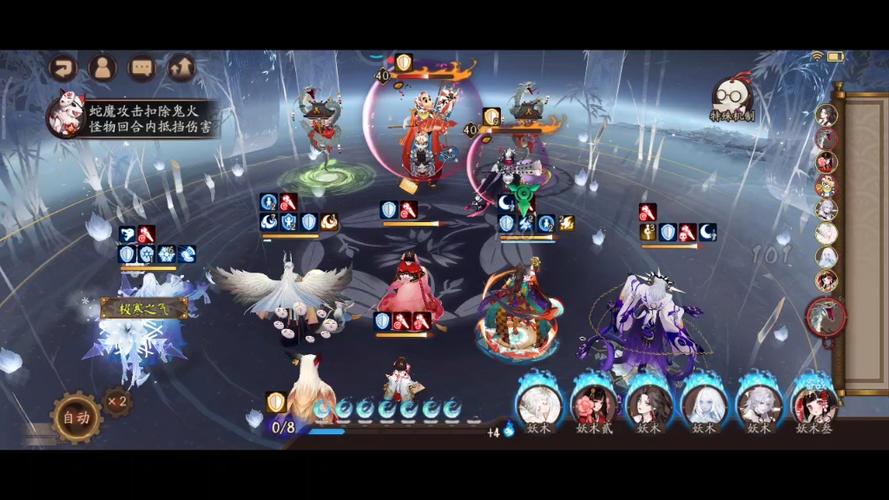Toggle the 自动 auto-battle gear button

point(77,417)
